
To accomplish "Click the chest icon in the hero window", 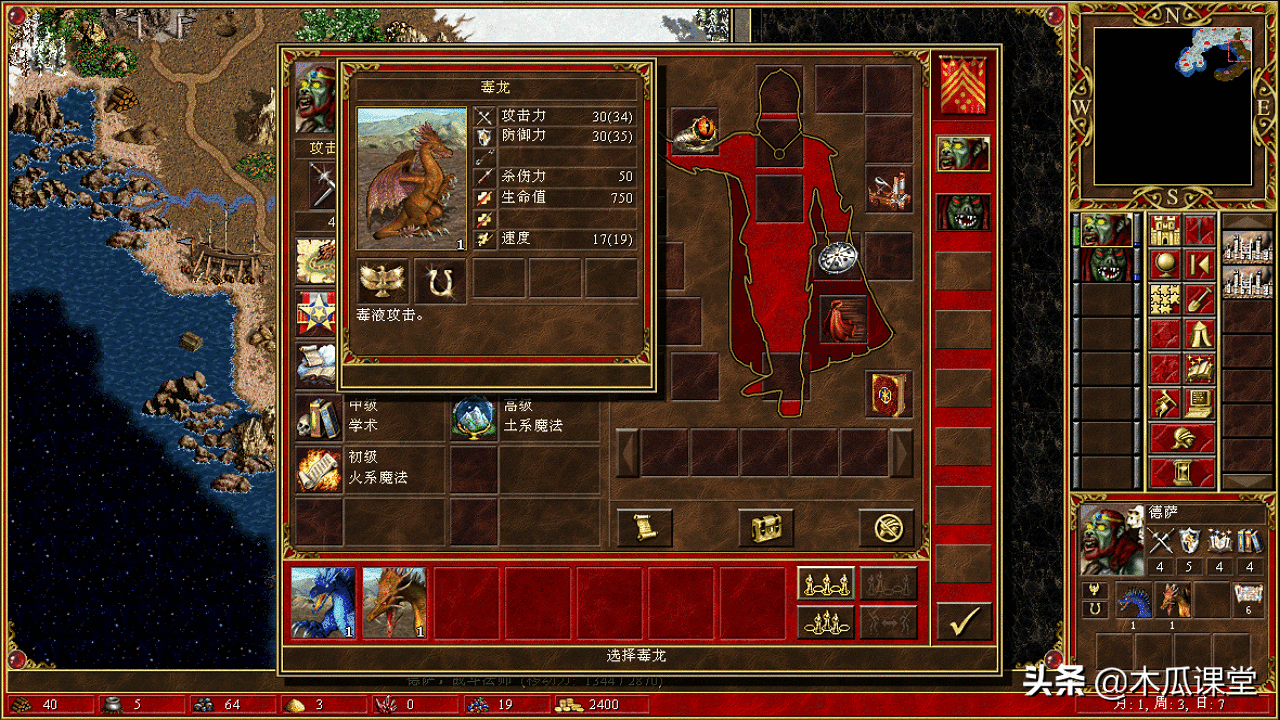I will click(767, 527).
